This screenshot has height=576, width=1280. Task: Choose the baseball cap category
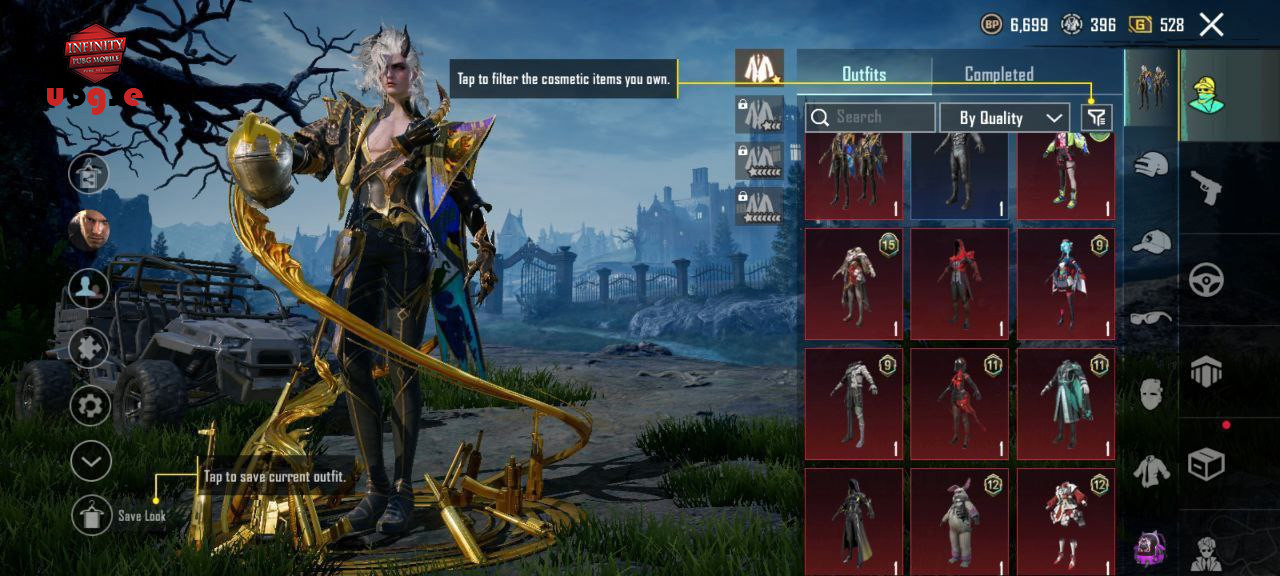[x=1151, y=241]
